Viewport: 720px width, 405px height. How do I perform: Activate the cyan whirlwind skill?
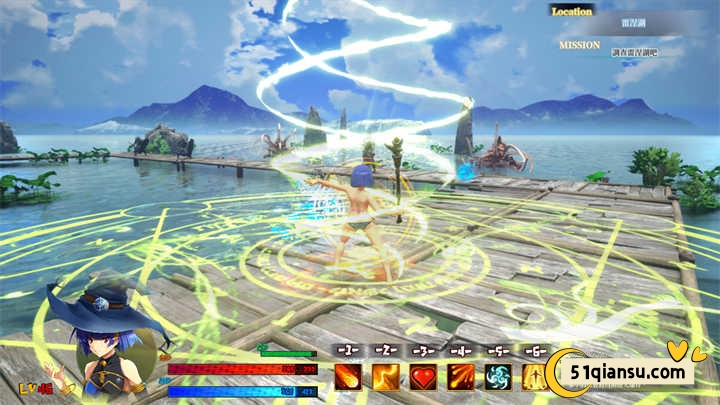tap(498, 377)
